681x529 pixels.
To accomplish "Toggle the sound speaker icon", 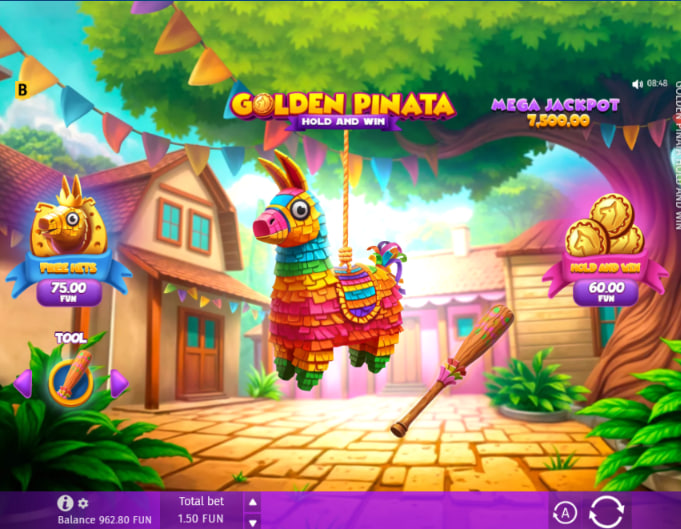I will click(638, 84).
